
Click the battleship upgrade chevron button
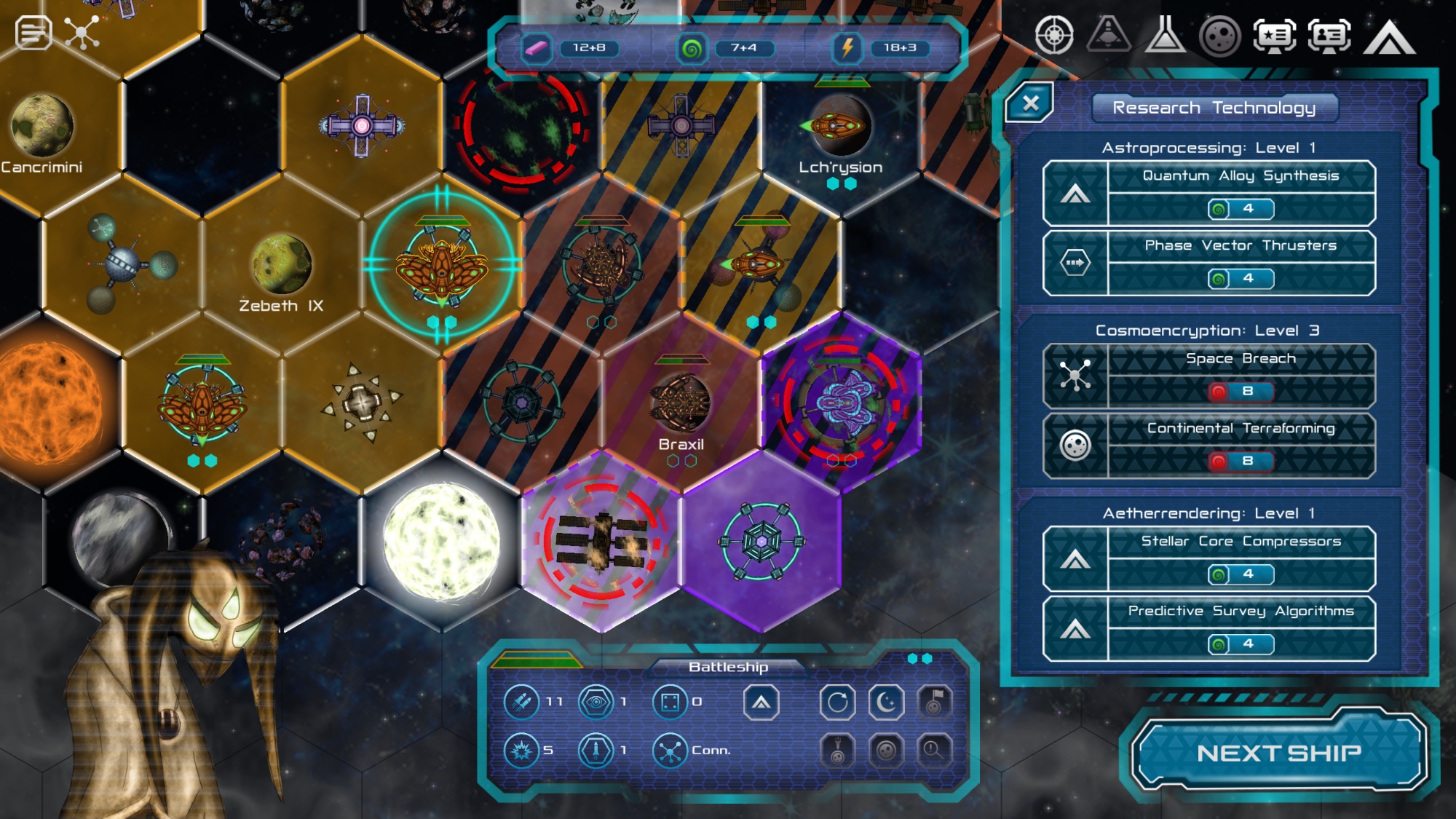761,703
